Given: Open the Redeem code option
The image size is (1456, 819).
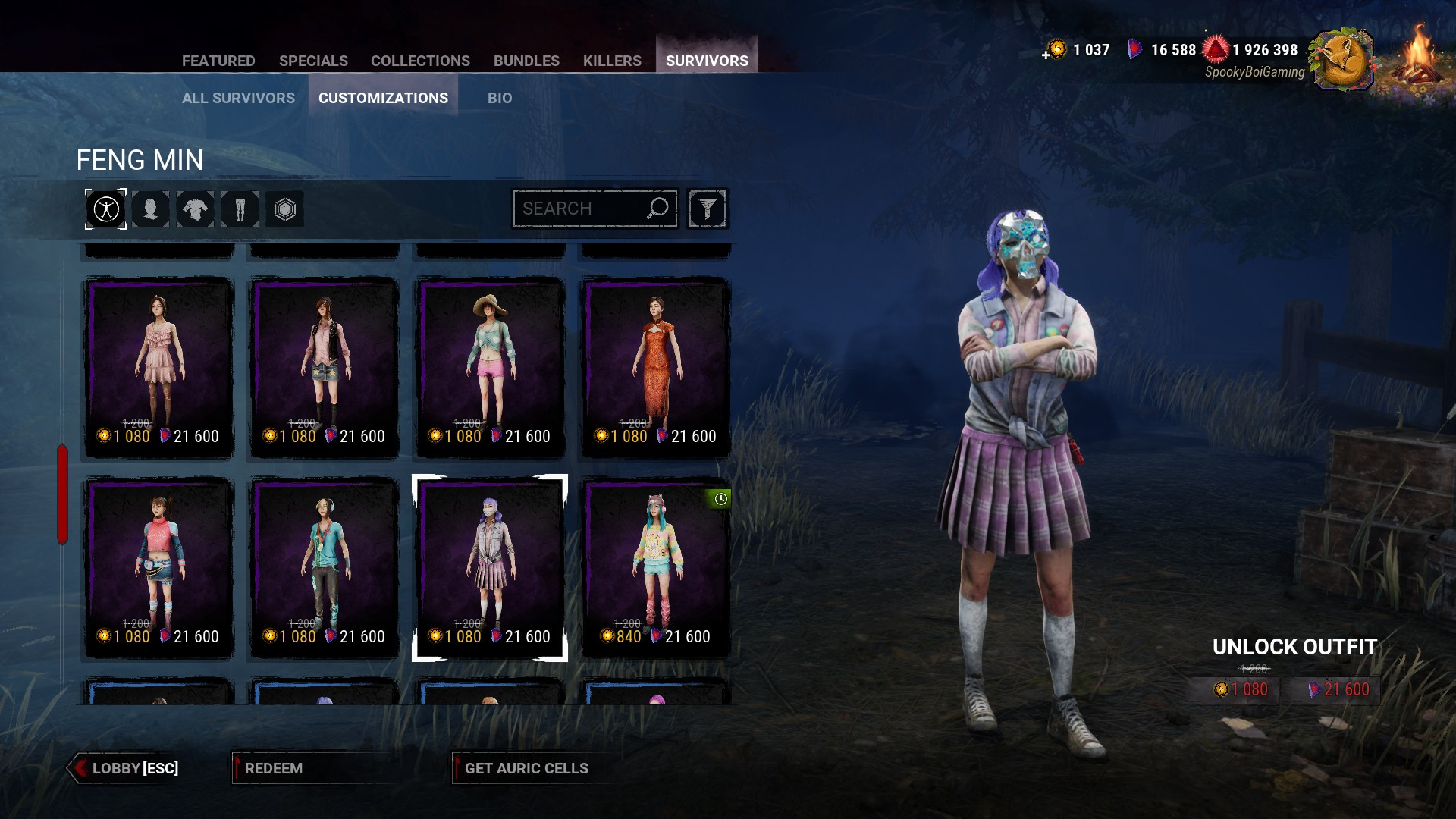Looking at the screenshot, I should point(274,768).
